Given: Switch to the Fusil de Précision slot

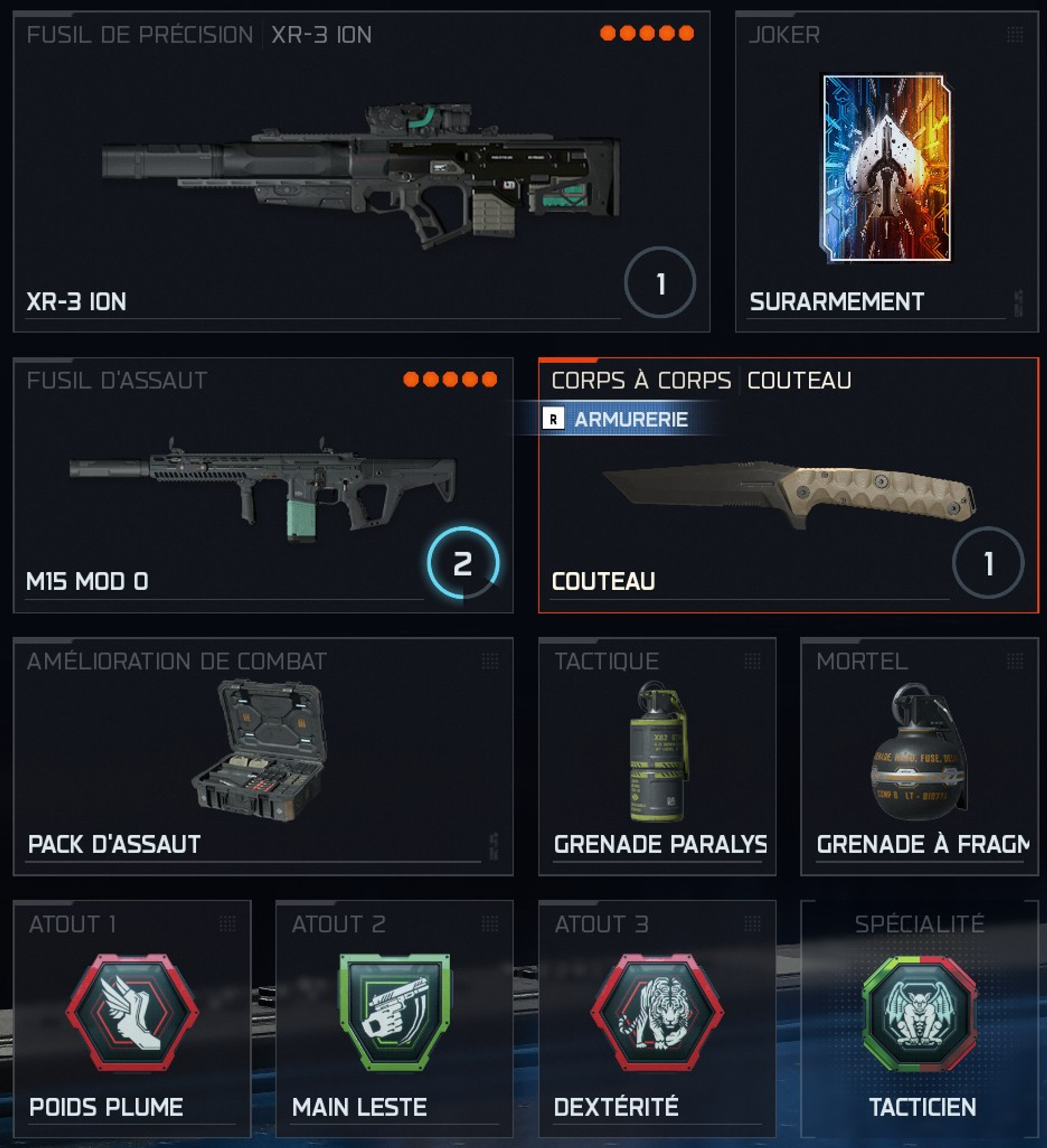Looking at the screenshot, I should coord(139,35).
